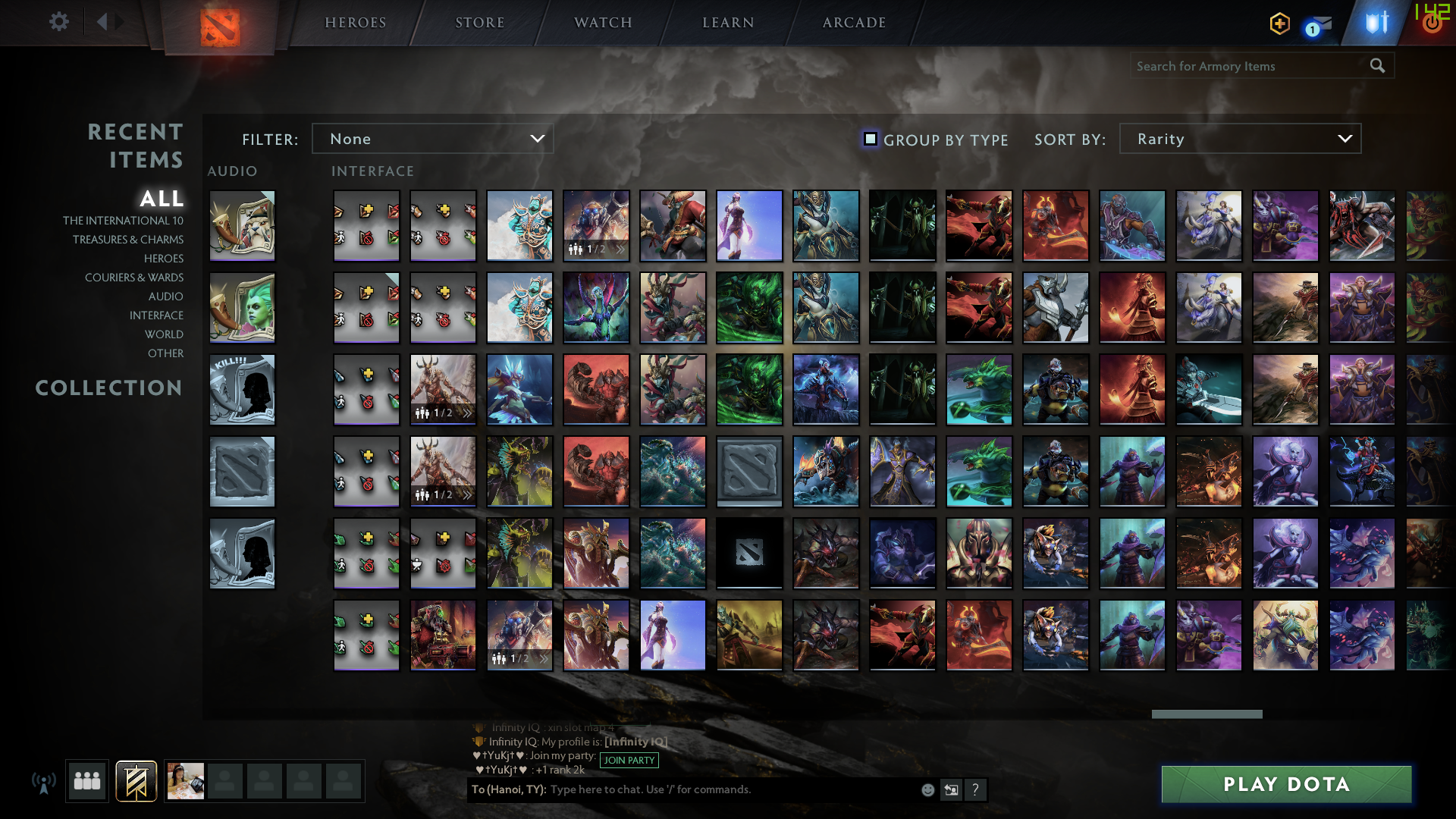This screenshot has width=1456, height=819.
Task: Open the chat help question mark
Action: (976, 789)
